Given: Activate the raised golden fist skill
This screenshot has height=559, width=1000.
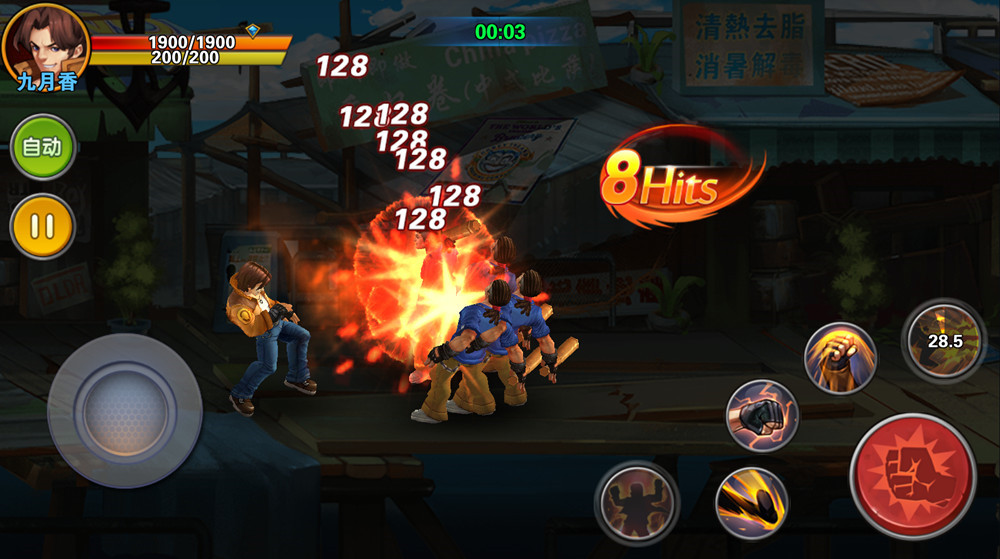Looking at the screenshot, I should click(x=840, y=358).
